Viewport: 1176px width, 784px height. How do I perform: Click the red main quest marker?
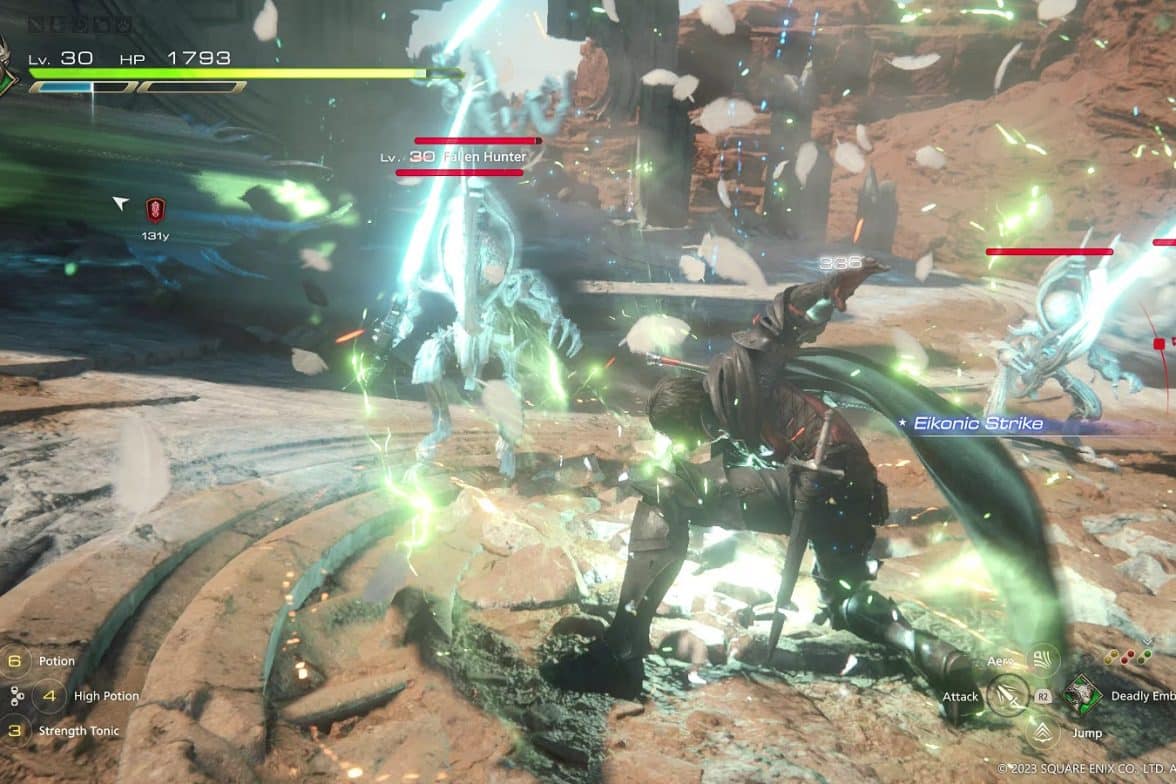point(155,209)
